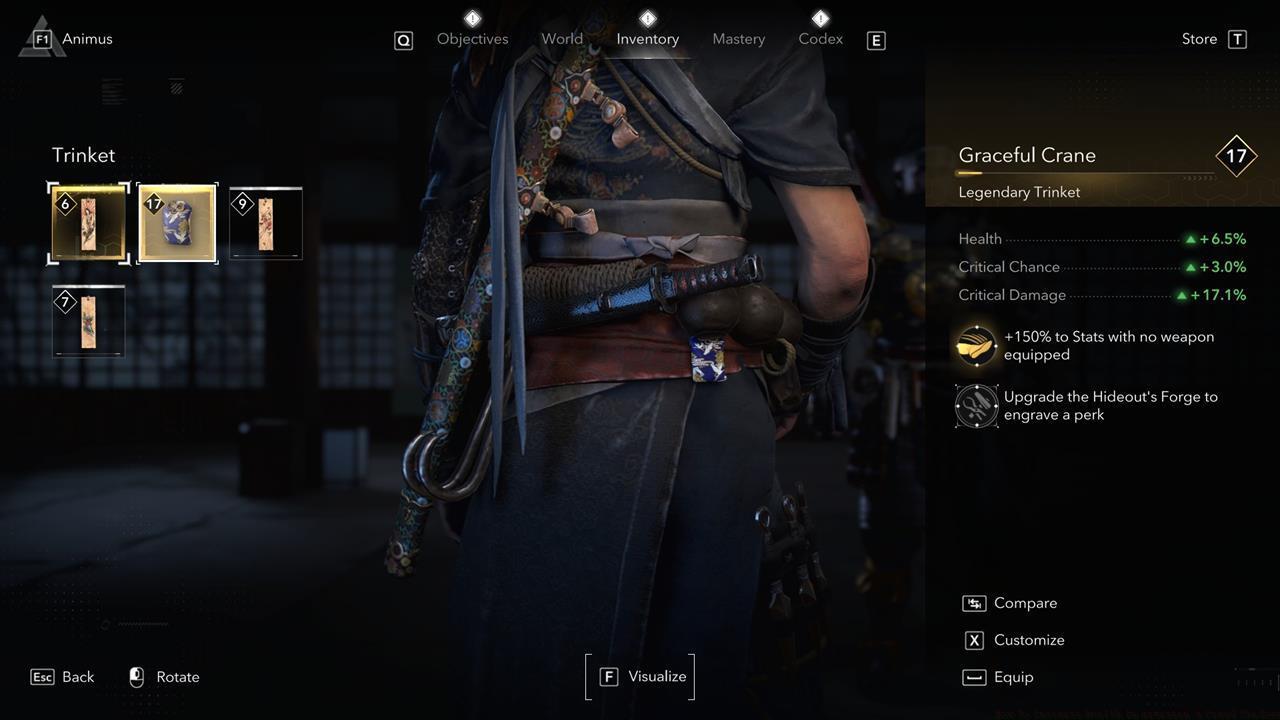
Task: Click the hatched filter icon near the sort icon
Action: point(176,87)
